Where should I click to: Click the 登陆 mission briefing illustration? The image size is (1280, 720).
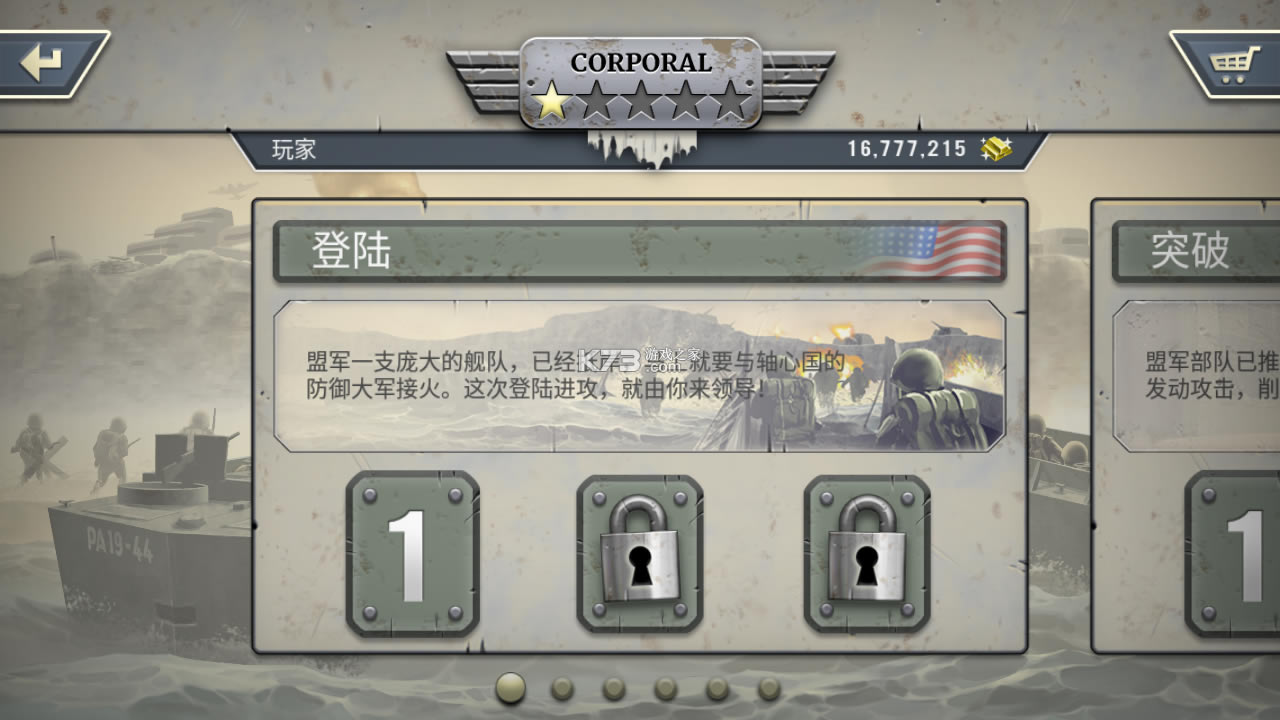640,378
